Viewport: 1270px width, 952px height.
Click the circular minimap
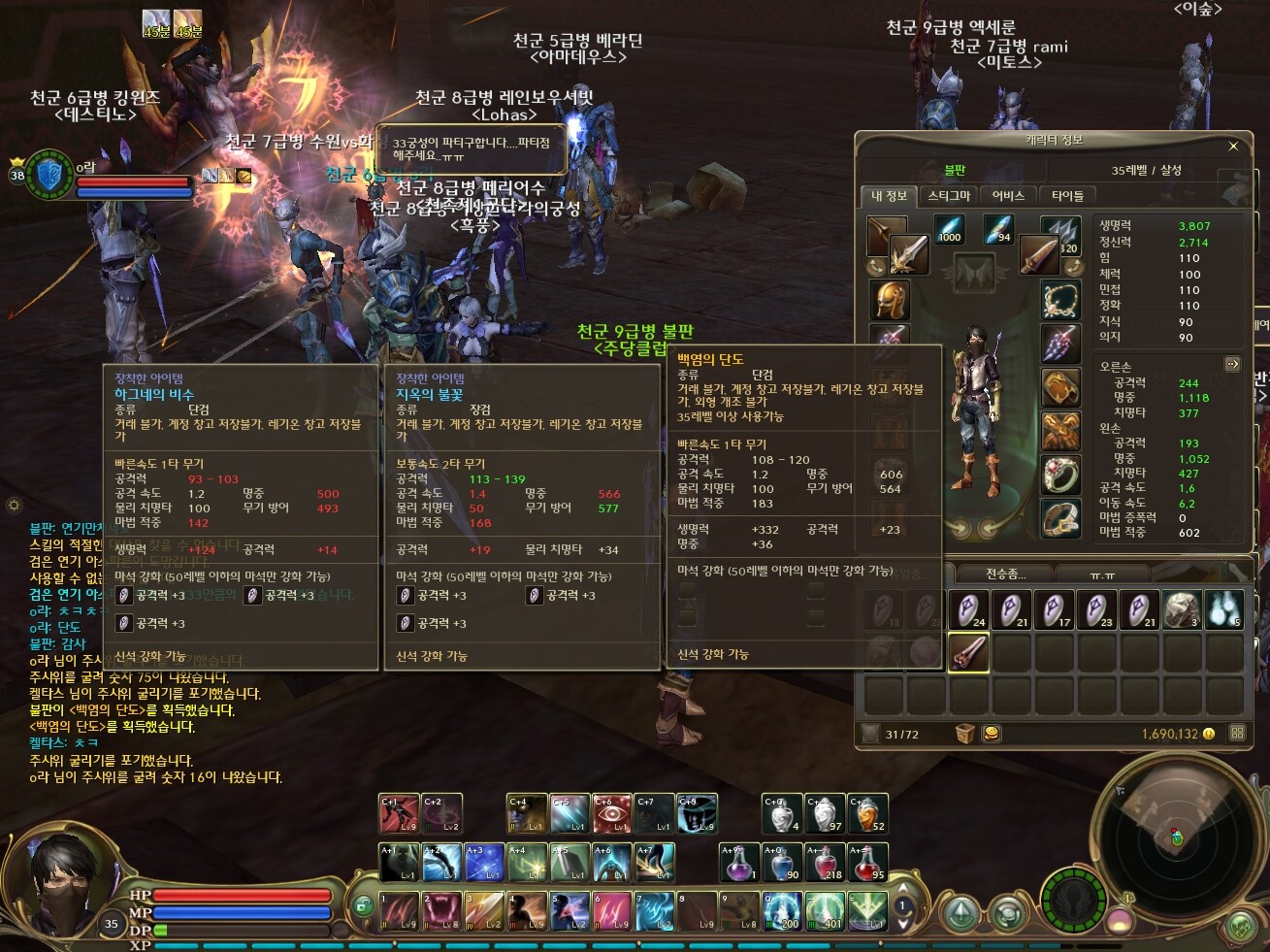1176,837
